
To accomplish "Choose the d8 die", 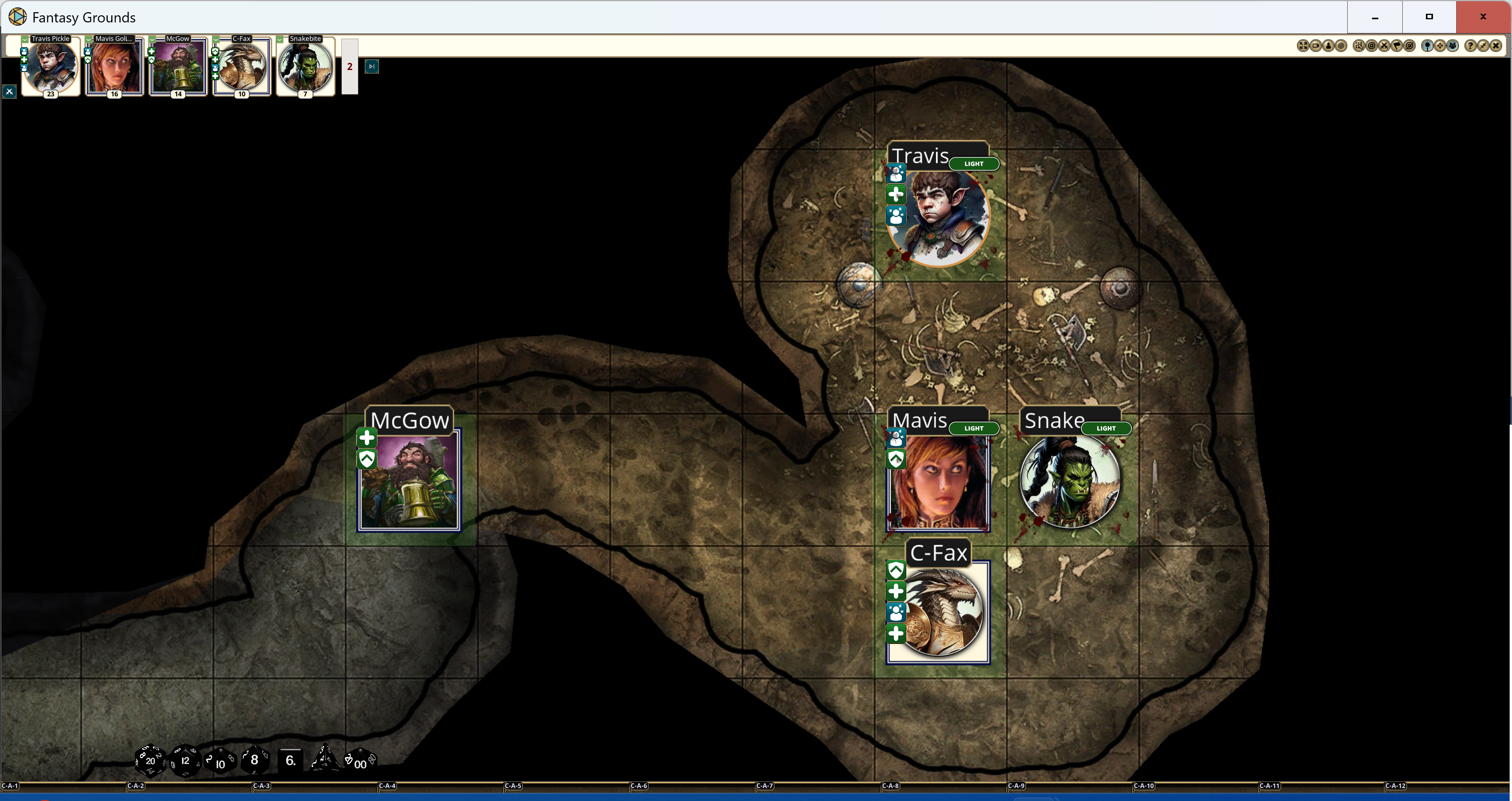I will 254,760.
